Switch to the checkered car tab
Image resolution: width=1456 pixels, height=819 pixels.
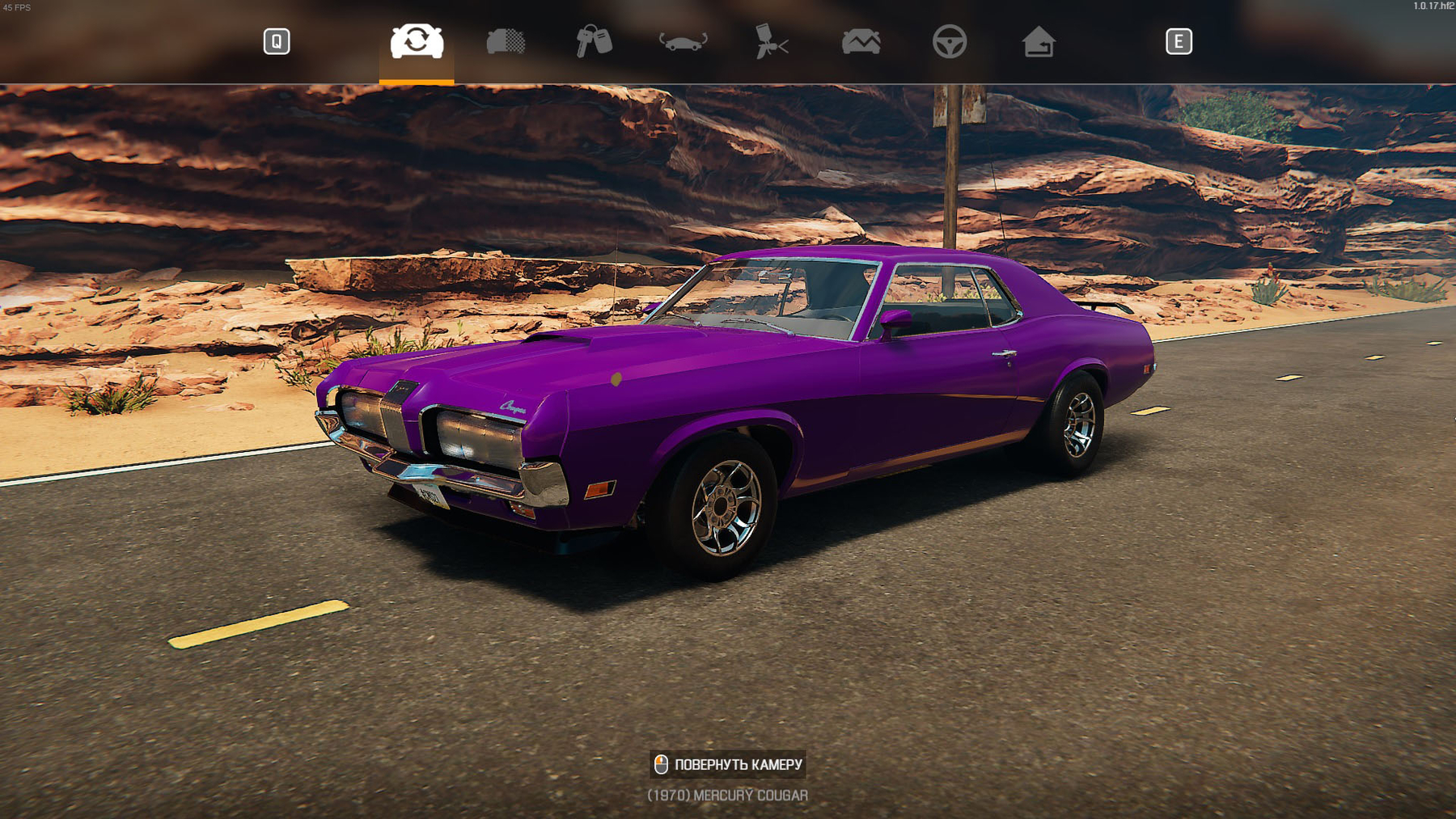[x=506, y=41]
